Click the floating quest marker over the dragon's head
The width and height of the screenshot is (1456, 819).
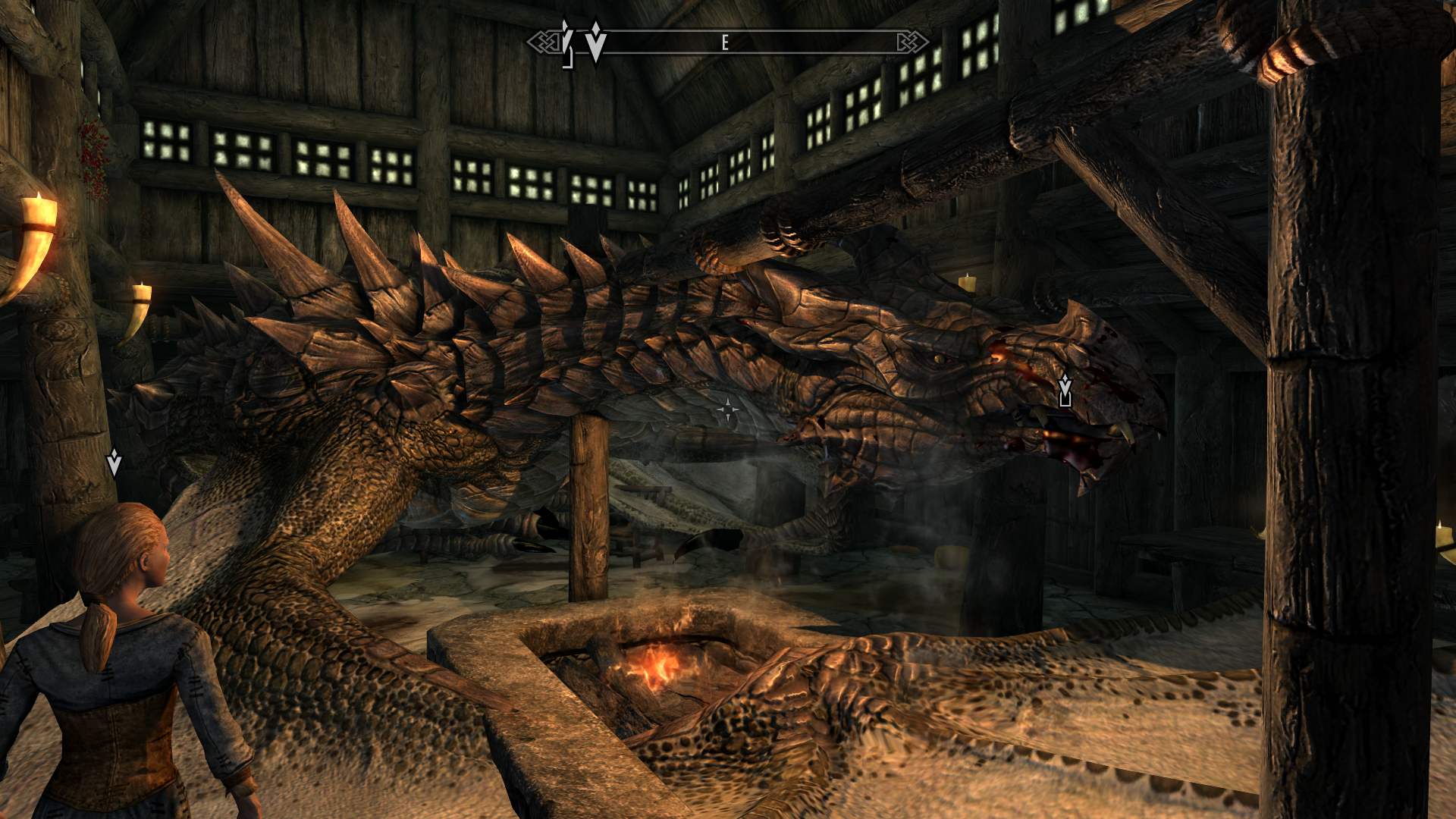point(1065,391)
